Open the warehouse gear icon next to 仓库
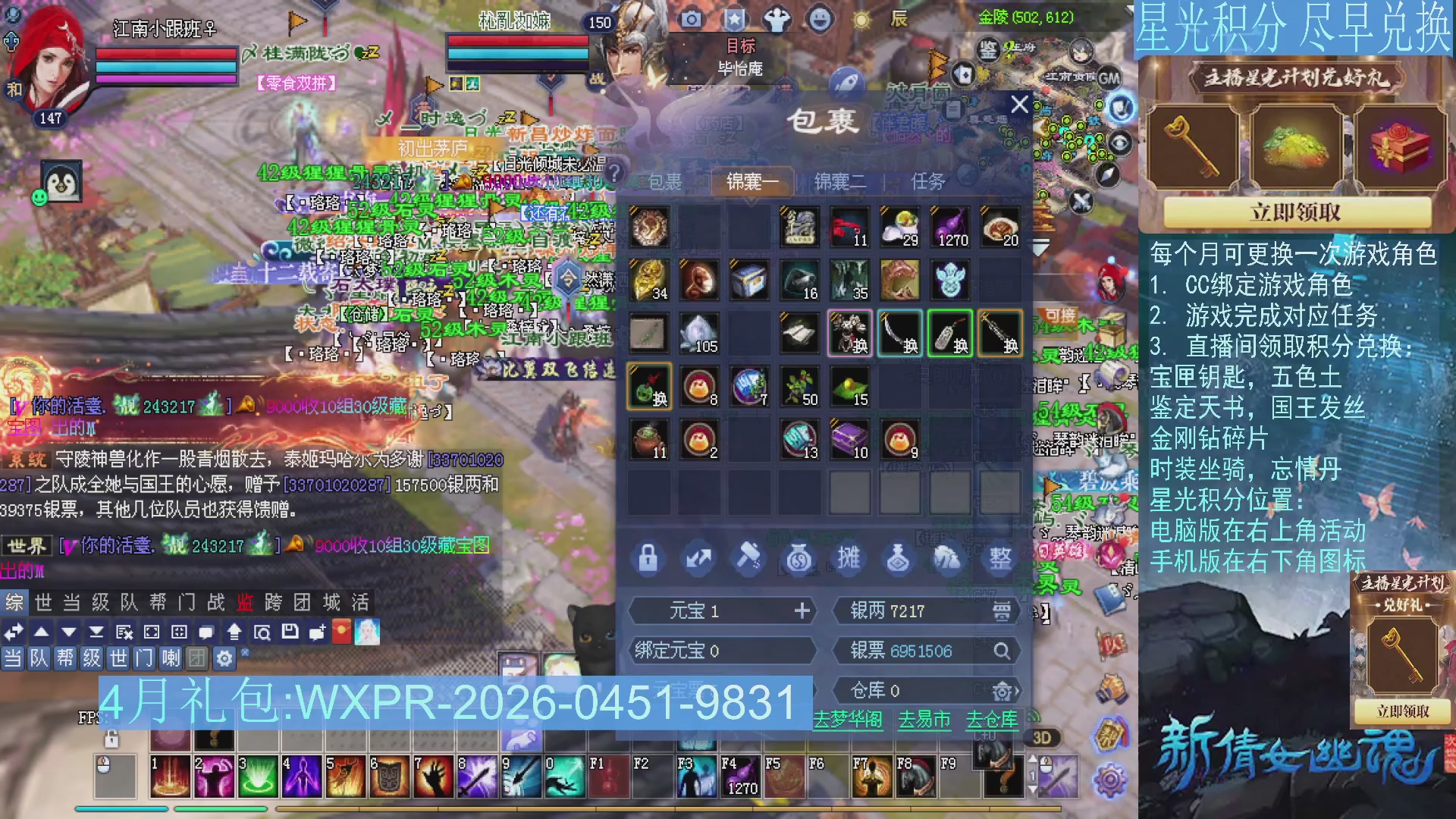 click(1001, 691)
